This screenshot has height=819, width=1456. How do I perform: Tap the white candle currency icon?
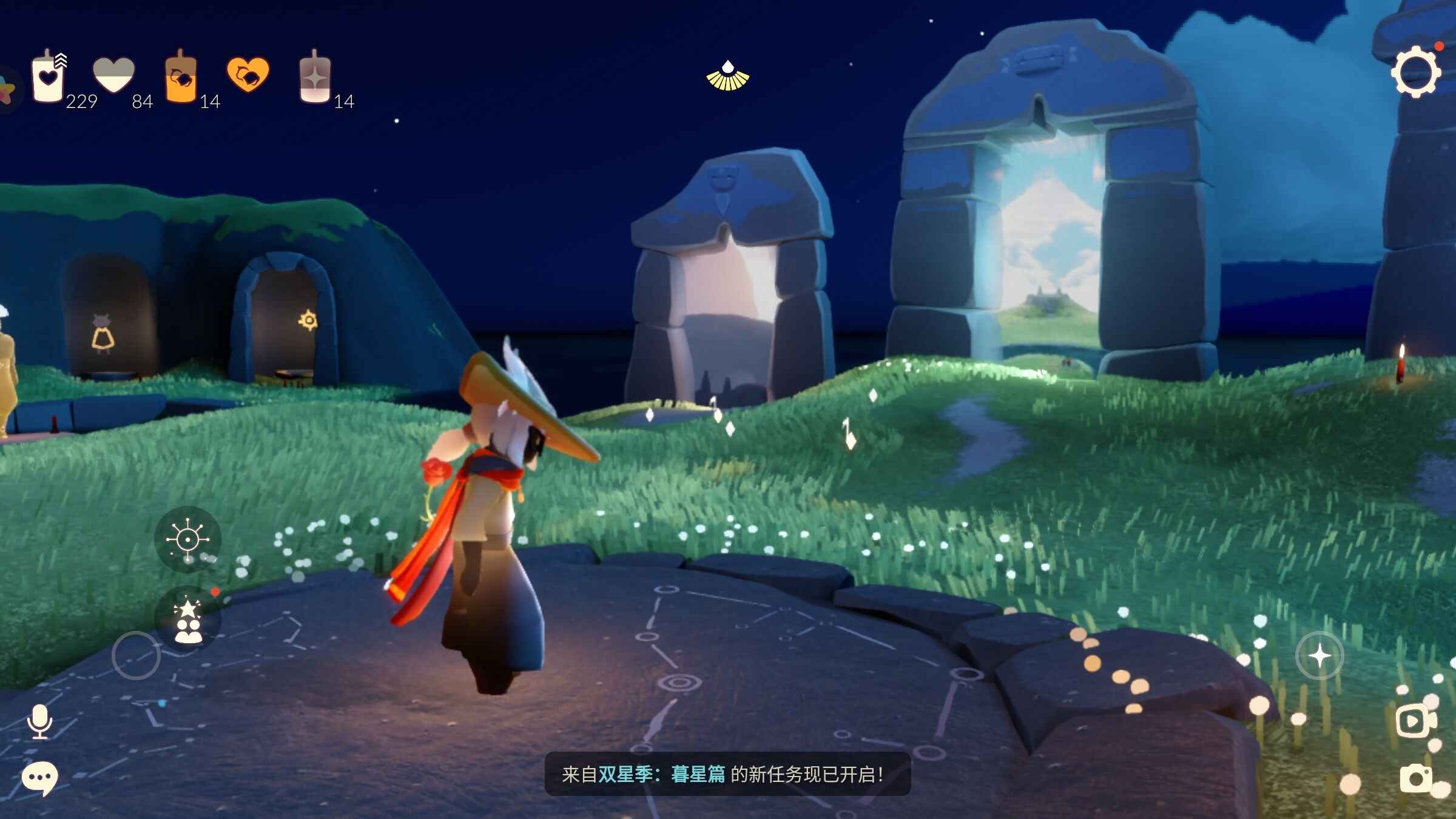[x=49, y=78]
